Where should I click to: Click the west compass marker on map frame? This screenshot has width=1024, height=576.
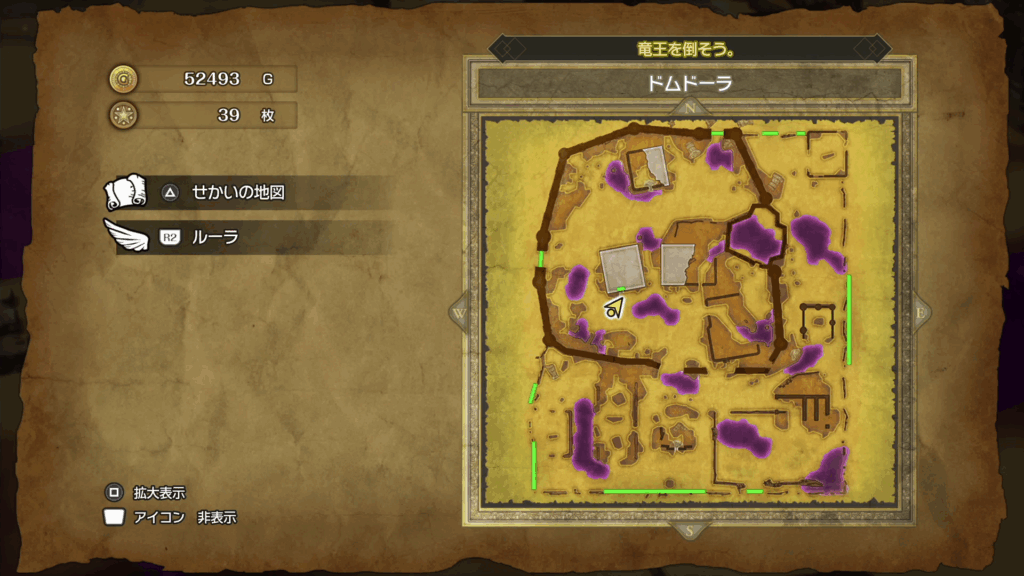(x=460, y=312)
